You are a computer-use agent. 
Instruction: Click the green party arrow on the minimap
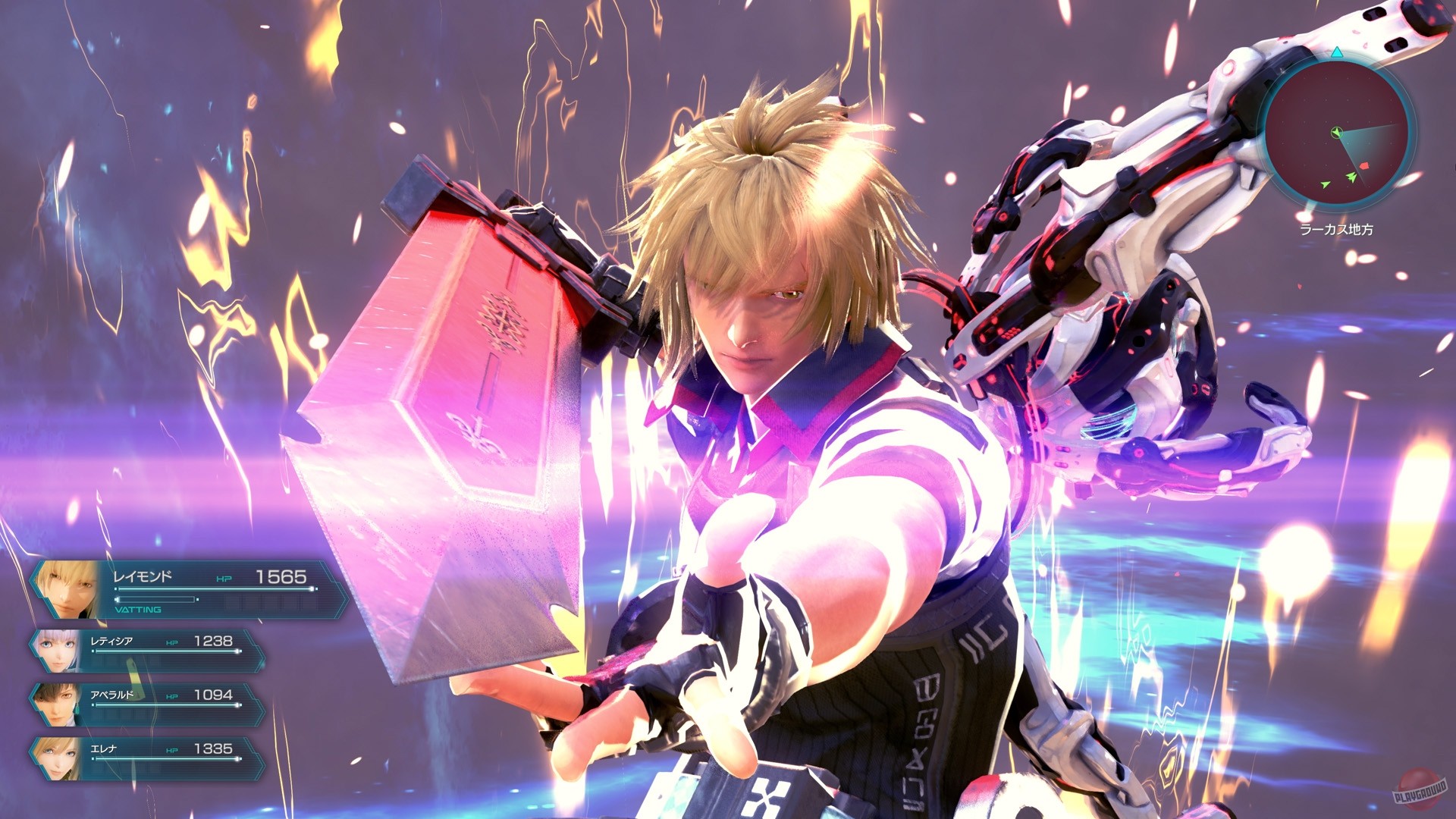1351,176
